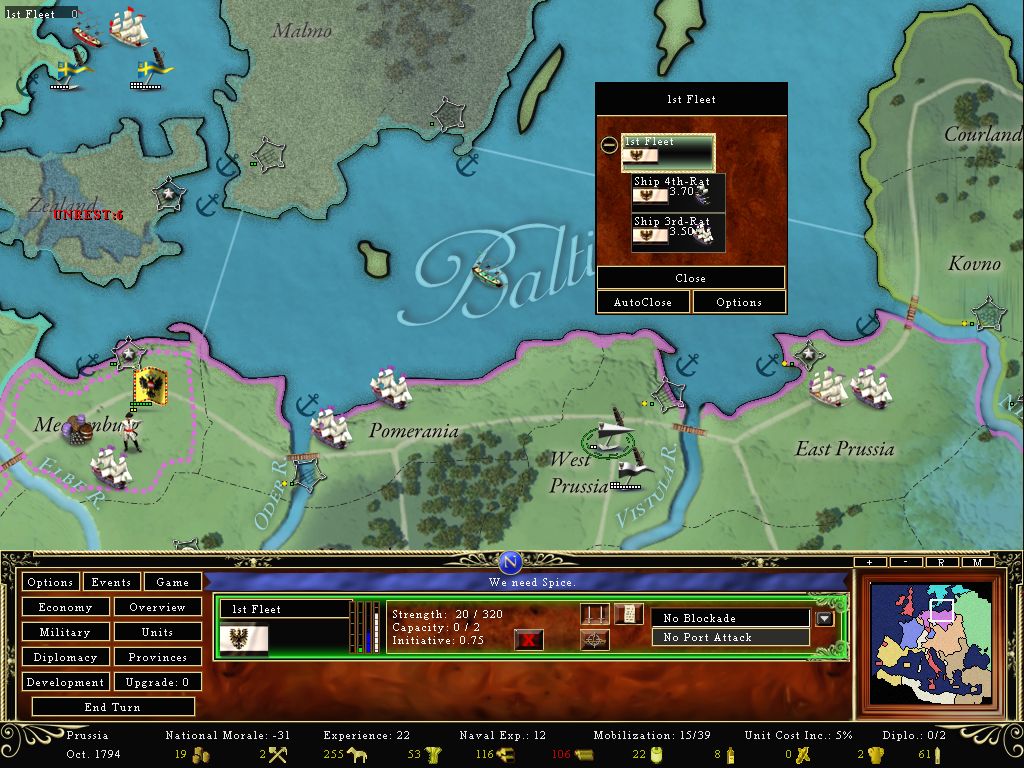Click the red X disband button

click(528, 639)
